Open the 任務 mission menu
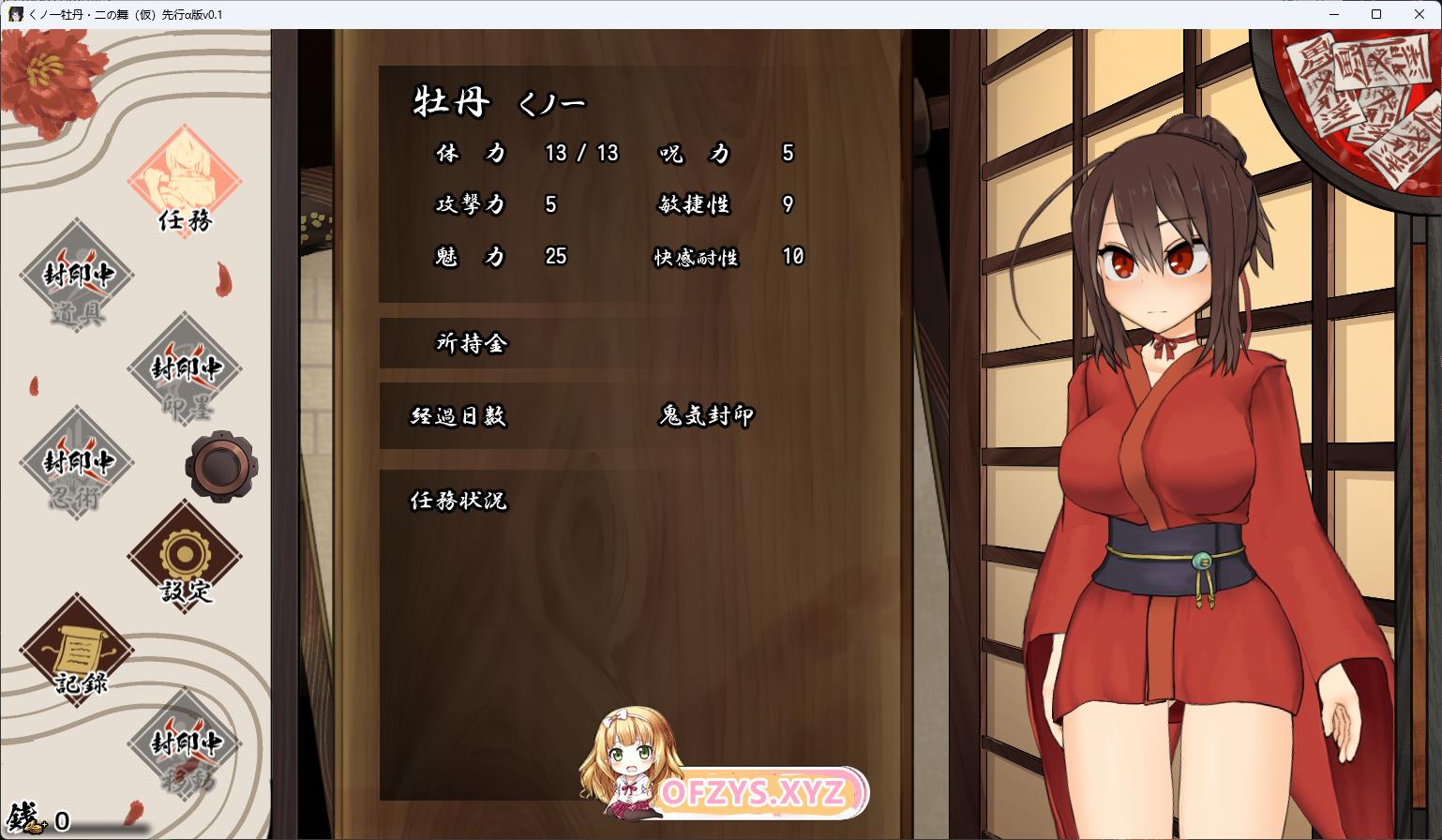This screenshot has width=1442, height=840. pyautogui.click(x=185, y=182)
